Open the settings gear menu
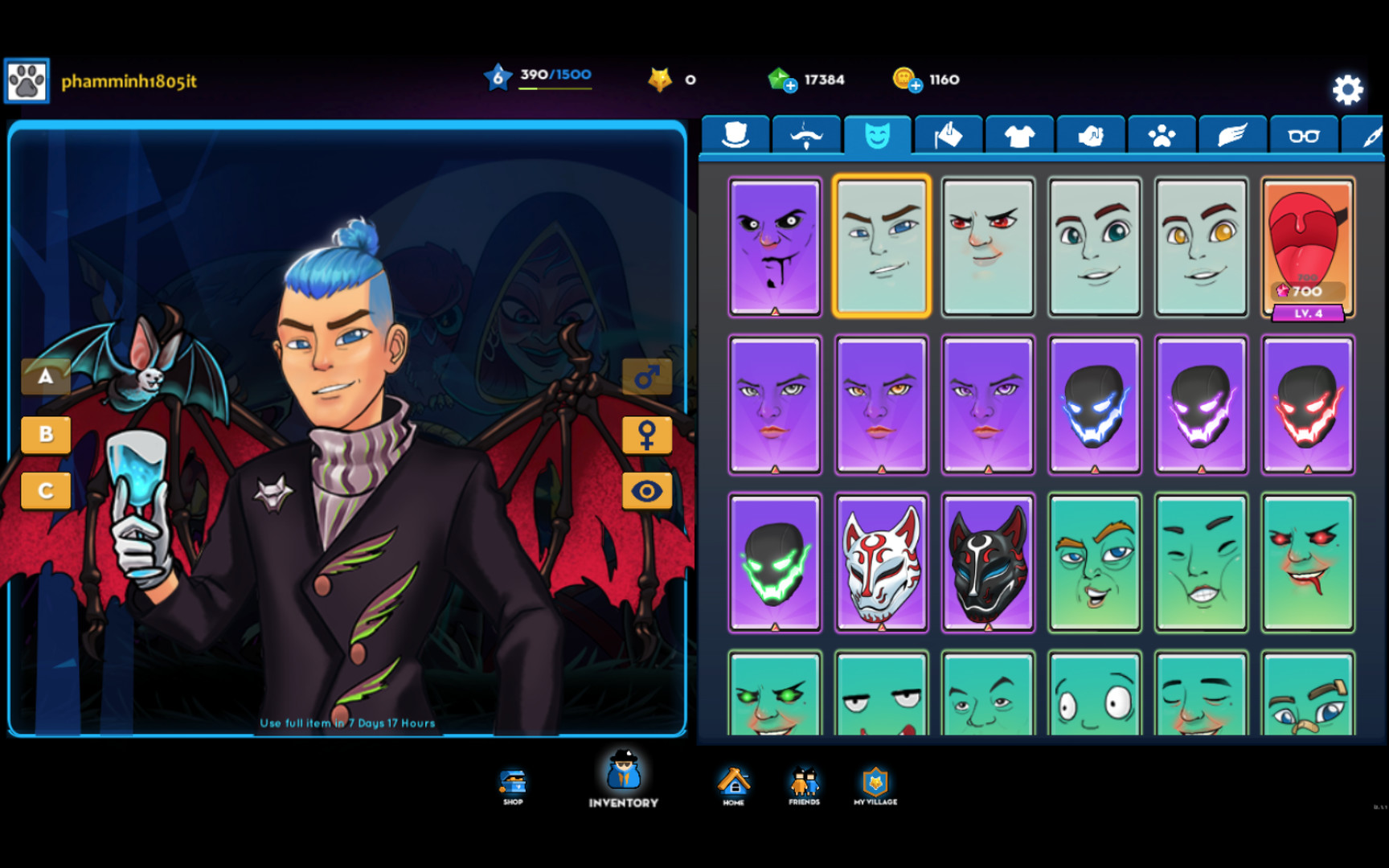The height and width of the screenshot is (868, 1389). pyautogui.click(x=1349, y=90)
